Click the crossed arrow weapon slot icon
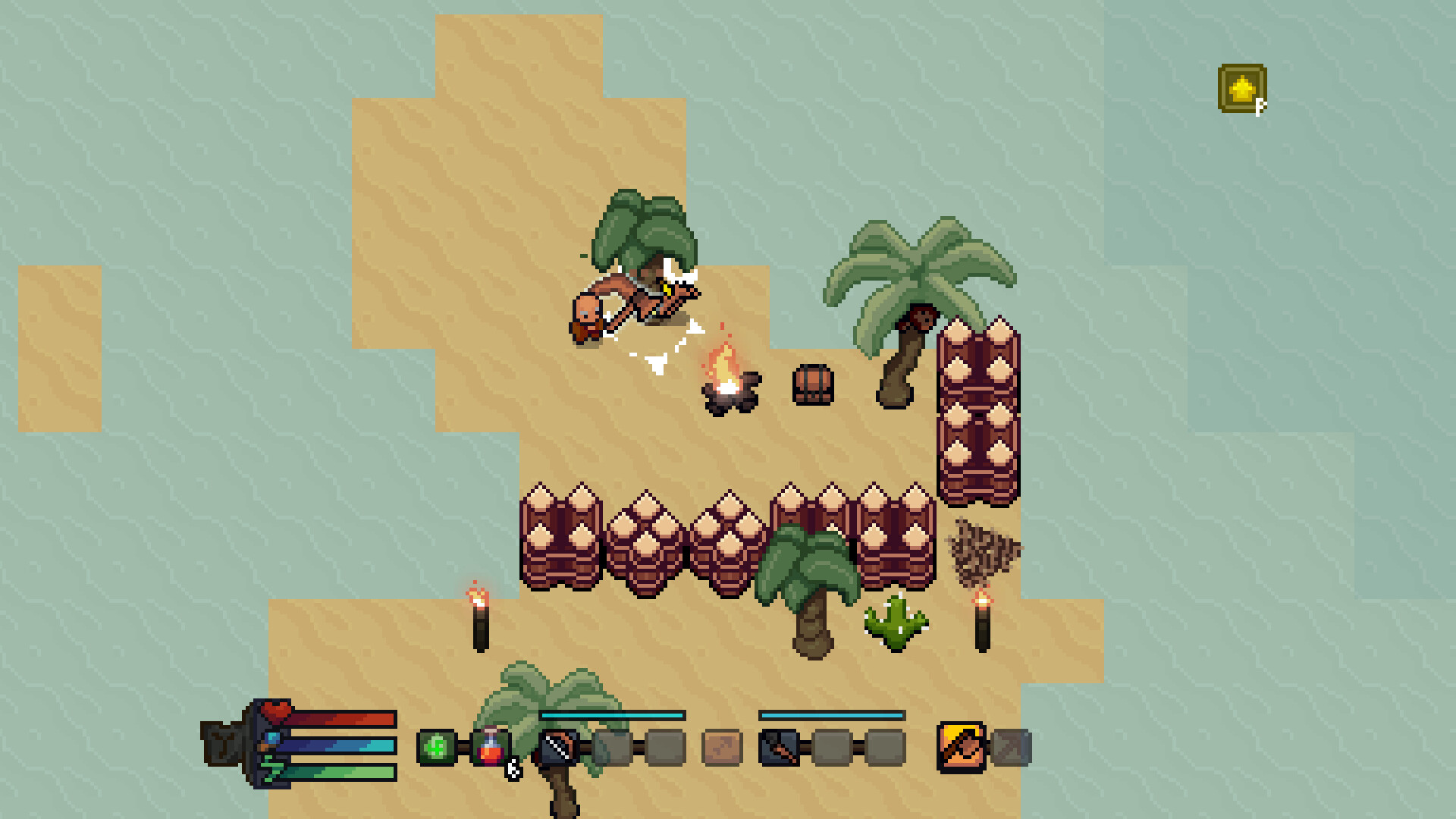The height and width of the screenshot is (819, 1456). pyautogui.click(x=780, y=747)
